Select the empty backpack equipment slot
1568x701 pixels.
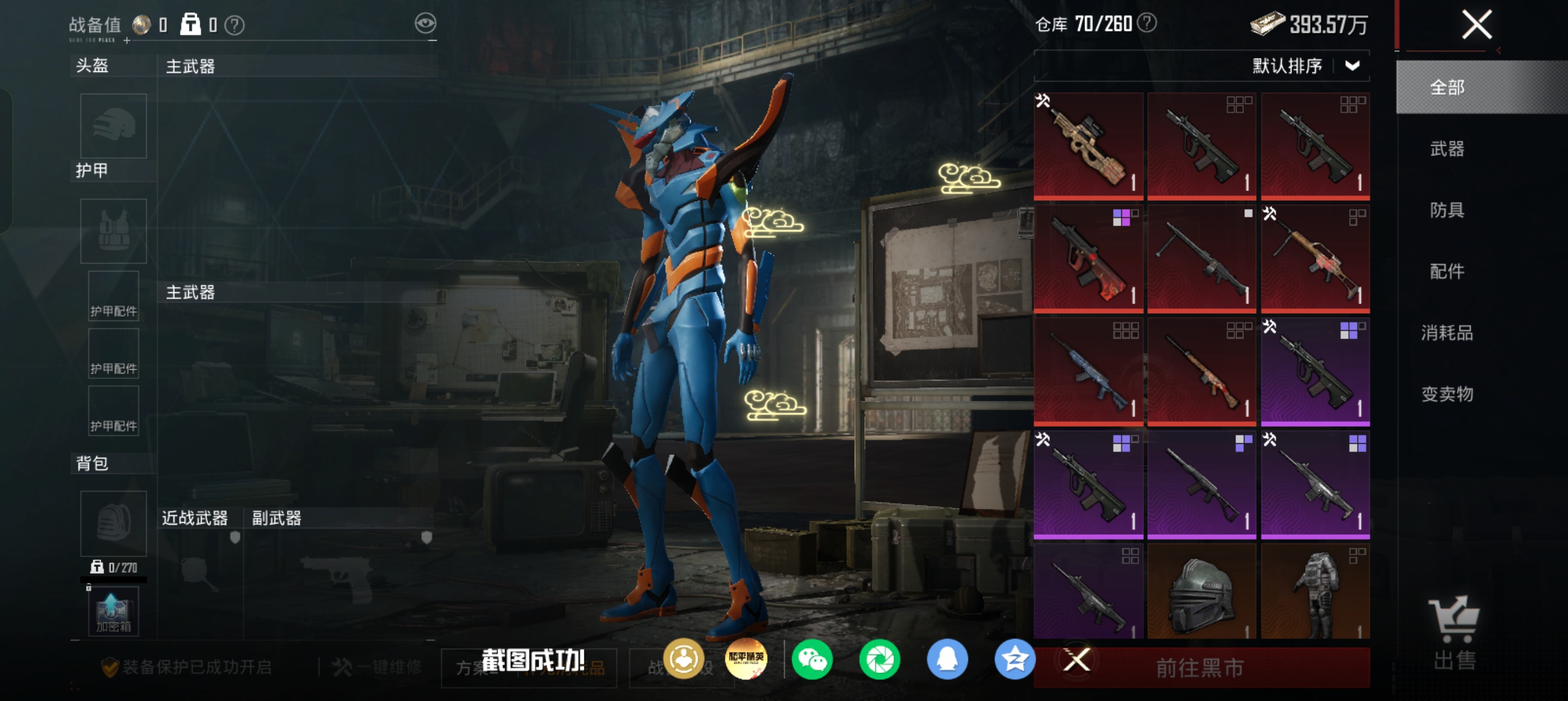click(113, 523)
